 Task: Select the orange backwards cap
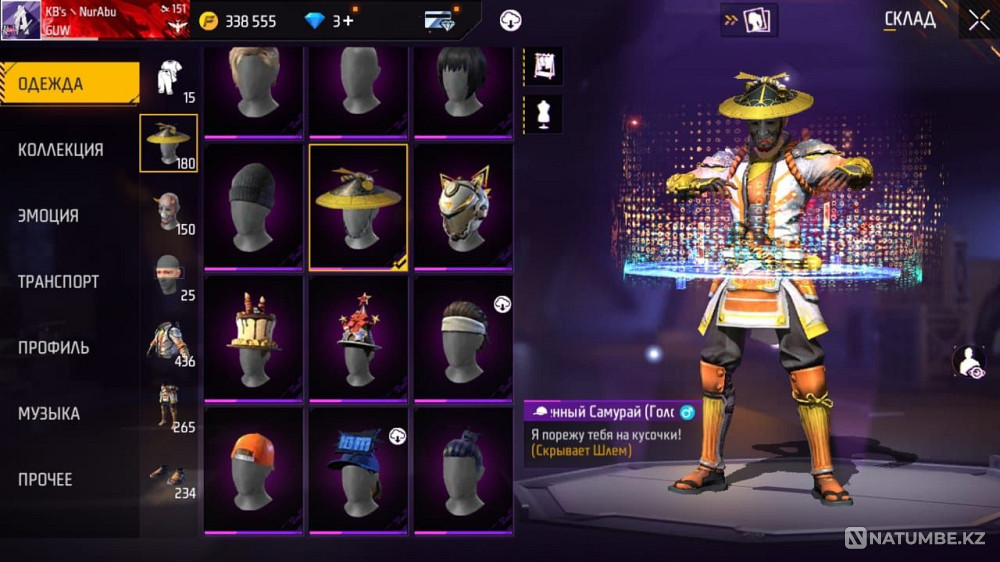[x=253, y=470]
